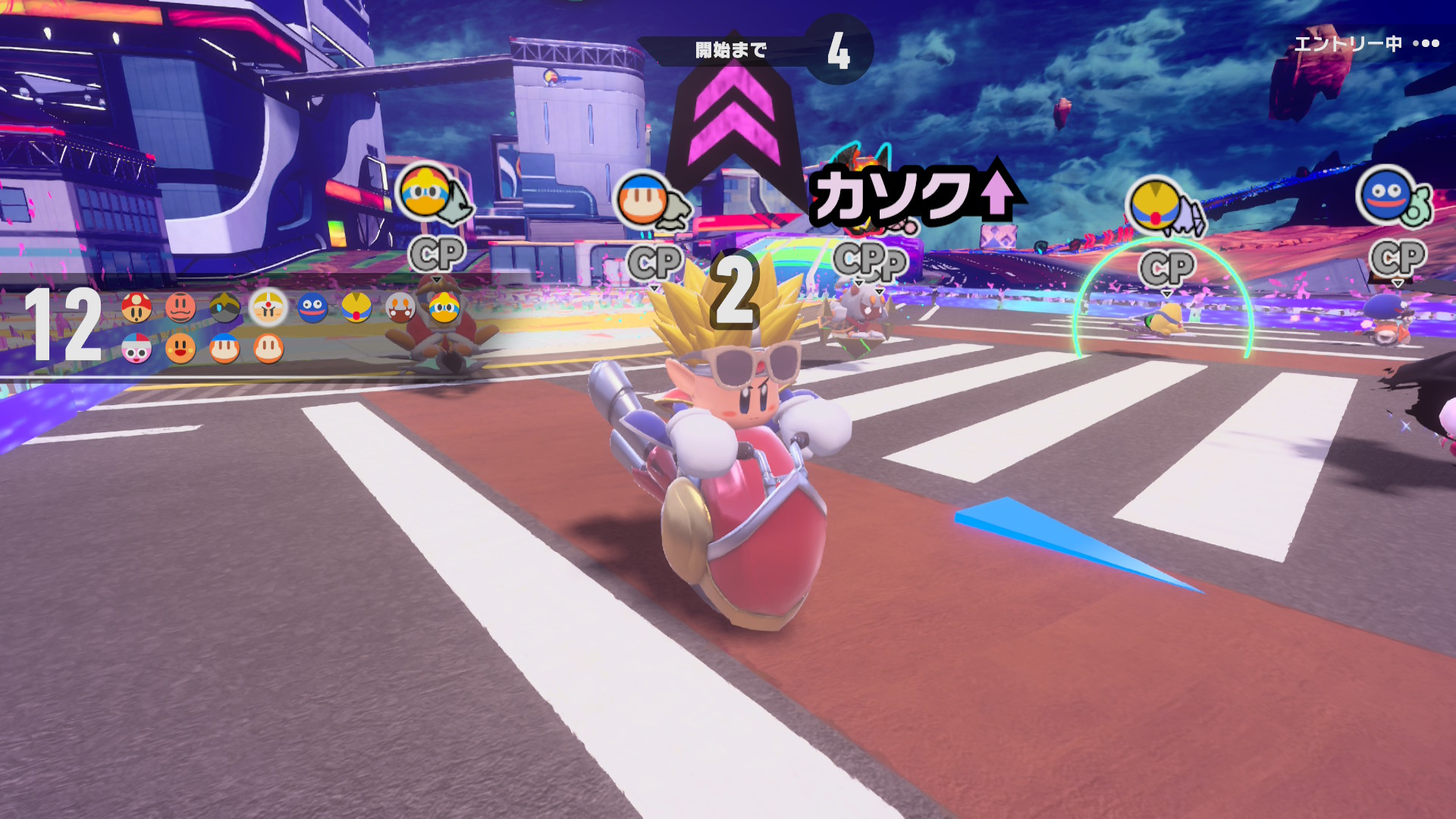Select plain Waddle Dee roster icon
Viewport: 1456px width, 819px height.
click(x=268, y=348)
